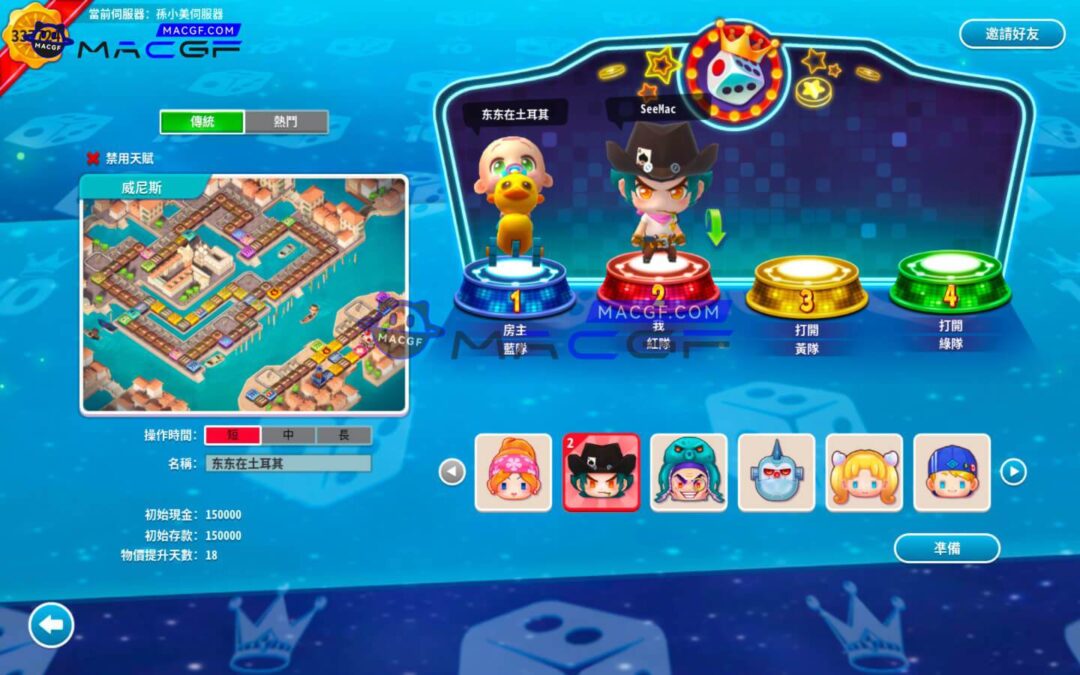Choose the orange-haired girl with pink bandana
This screenshot has width=1080, height=675.
pos(513,473)
